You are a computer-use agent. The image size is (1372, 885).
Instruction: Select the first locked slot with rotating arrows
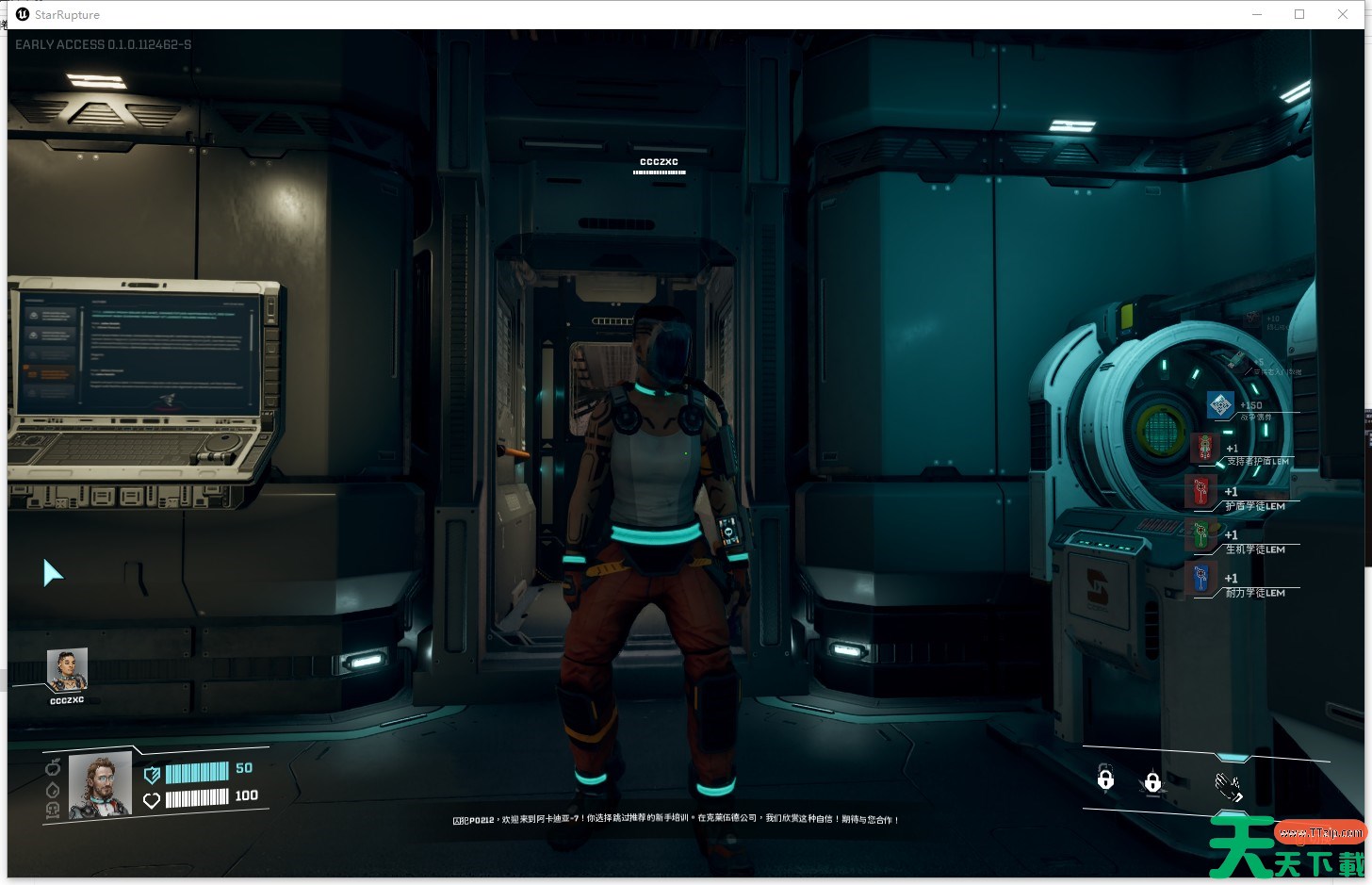[1105, 779]
